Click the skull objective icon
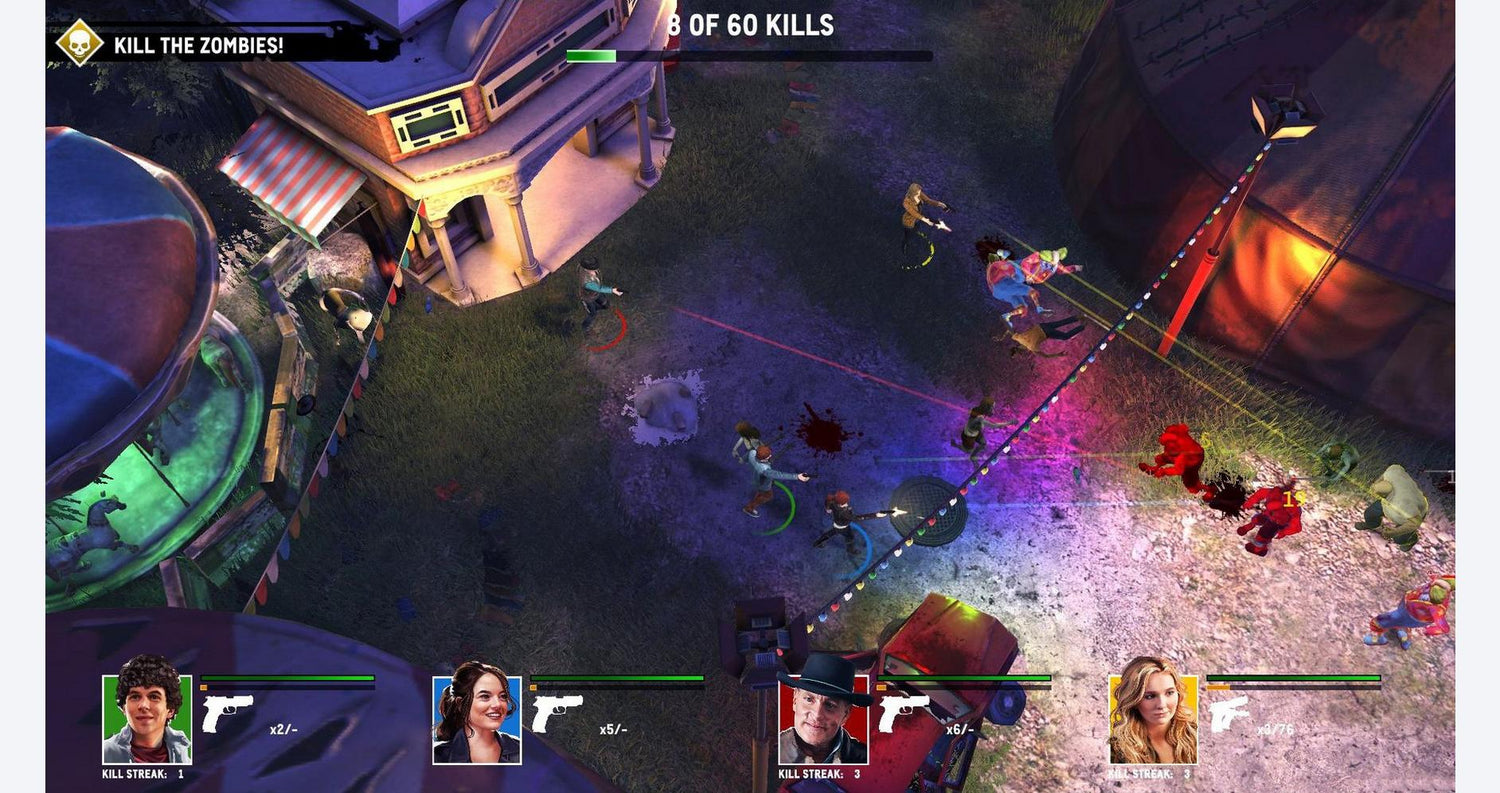The height and width of the screenshot is (793, 1500). (79, 43)
